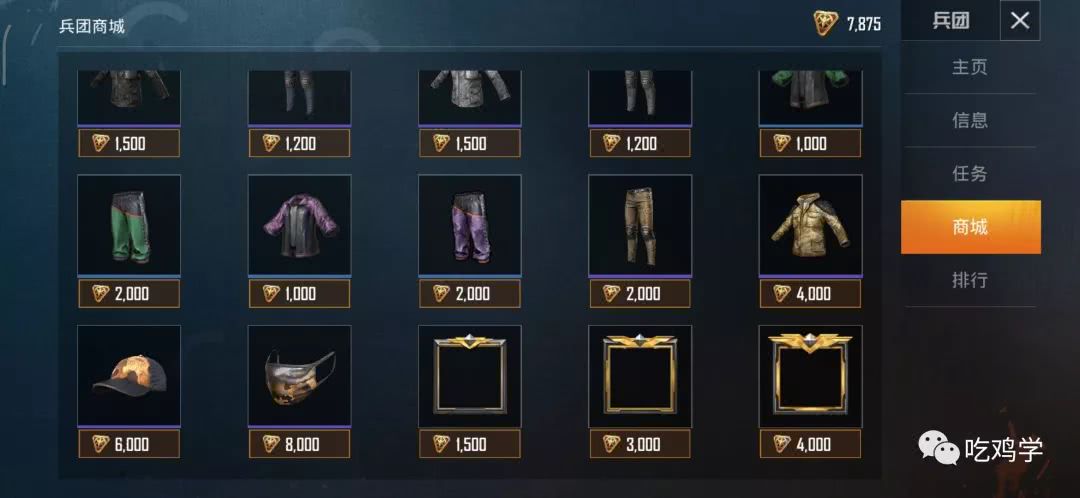This screenshot has height=498, width=1080.
Task: Choose the 3,000 avatar frame
Action: click(x=639, y=375)
